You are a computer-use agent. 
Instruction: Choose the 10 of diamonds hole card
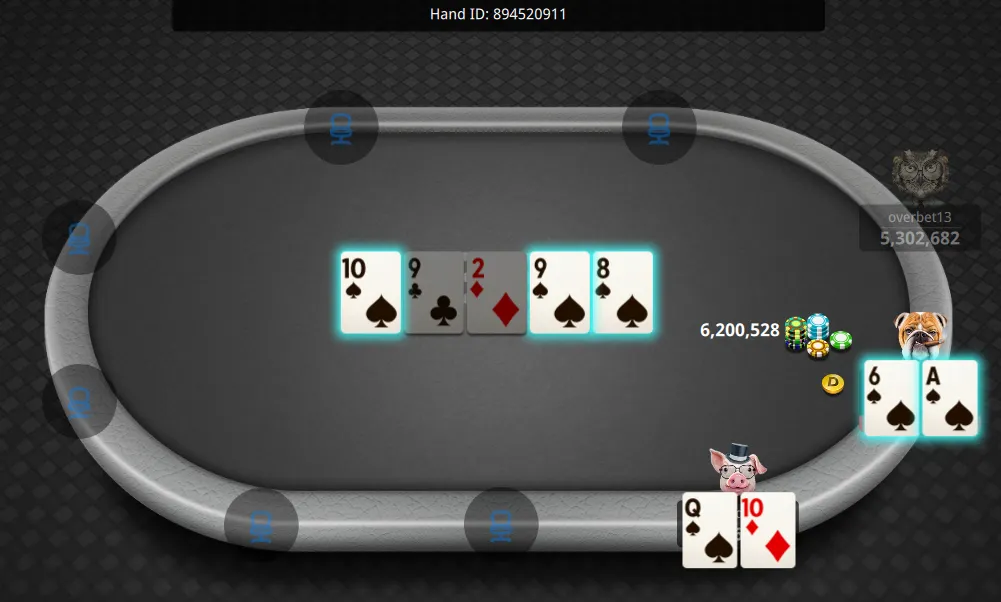(768, 530)
